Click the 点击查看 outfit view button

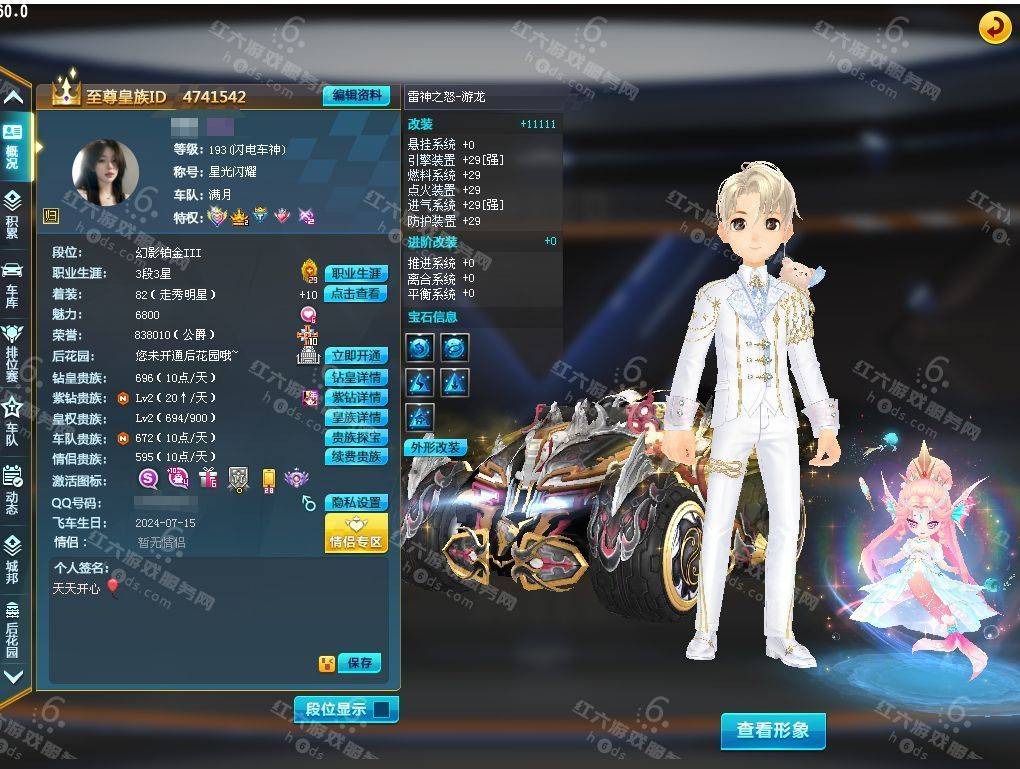pyautogui.click(x=356, y=294)
